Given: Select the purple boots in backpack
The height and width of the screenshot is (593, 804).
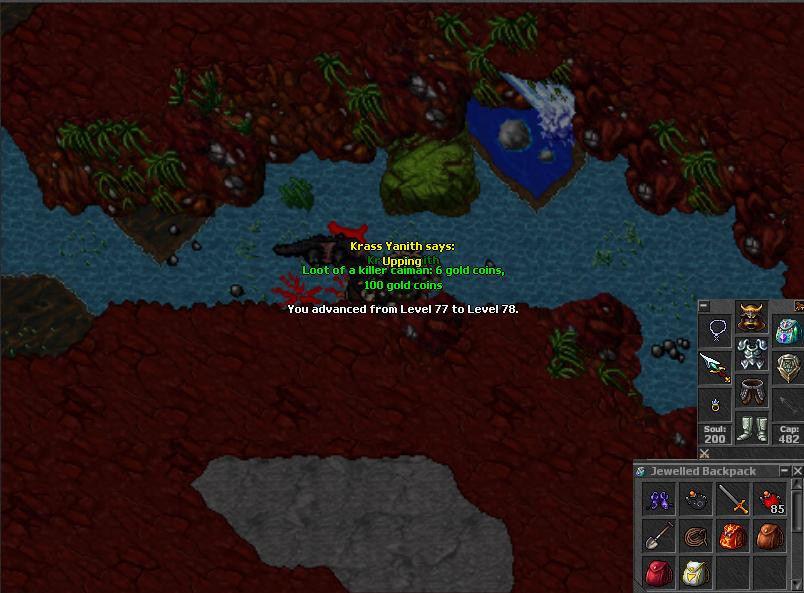Looking at the screenshot, I should 658,498.
